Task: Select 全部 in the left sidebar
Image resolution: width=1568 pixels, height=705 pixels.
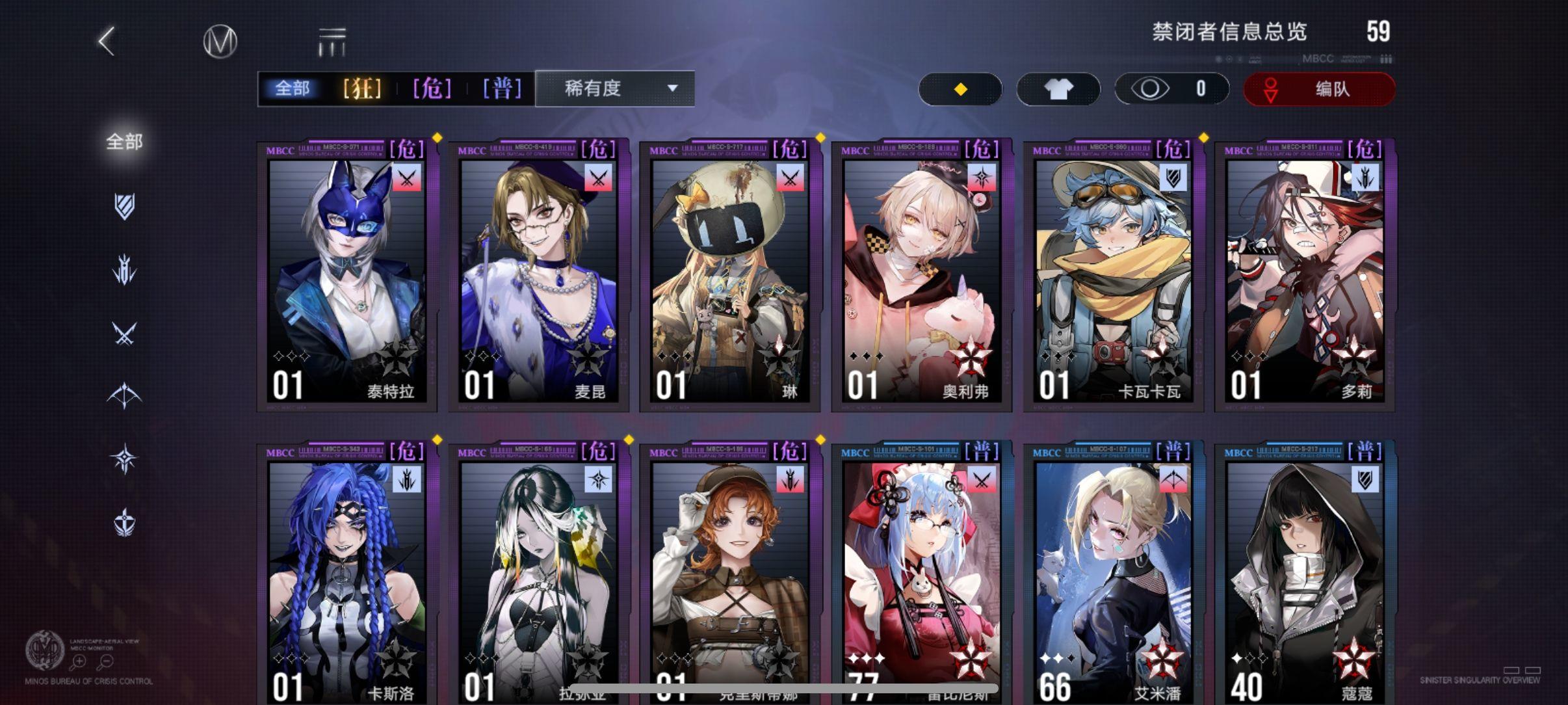Action: click(x=124, y=140)
